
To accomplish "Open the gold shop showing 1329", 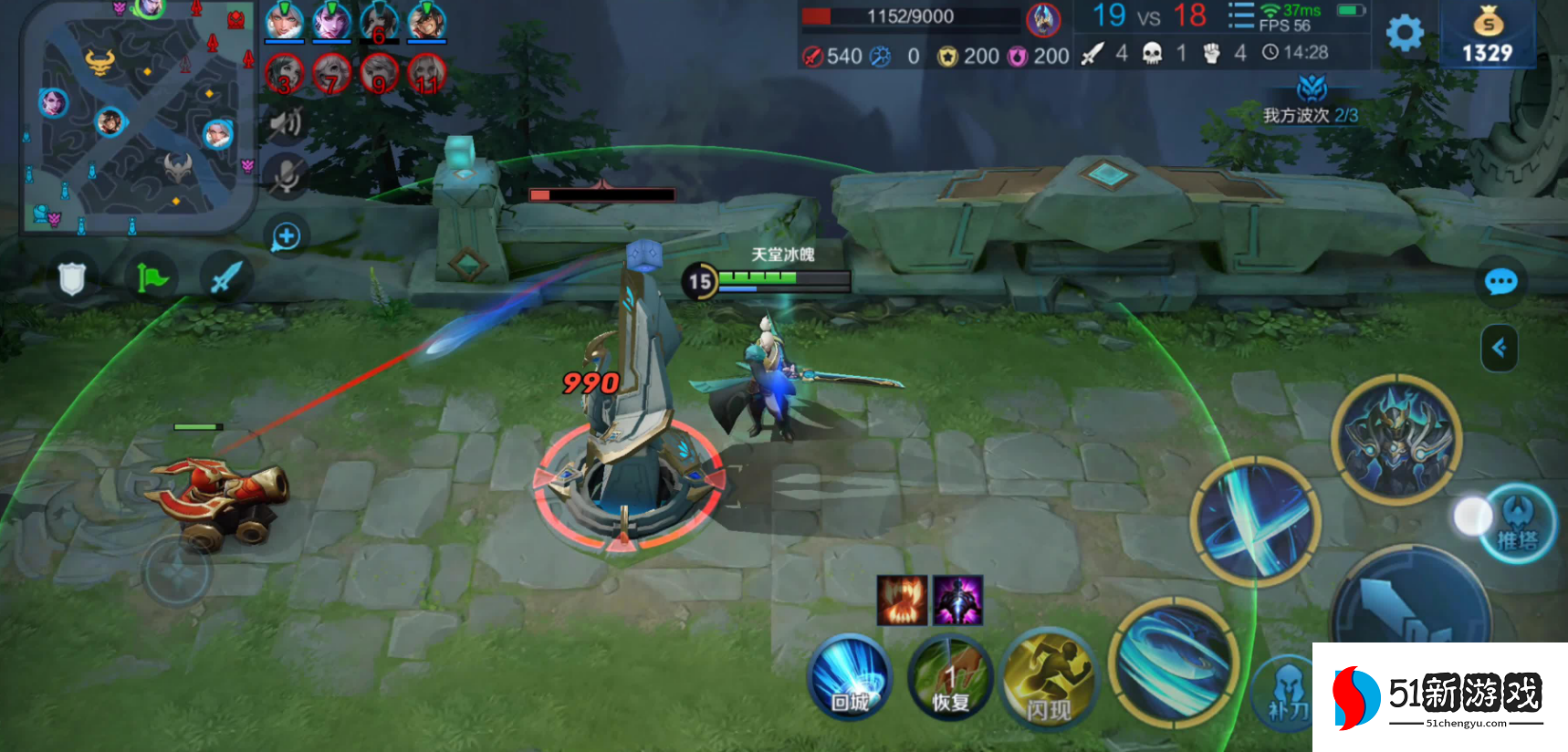I will [1487, 35].
